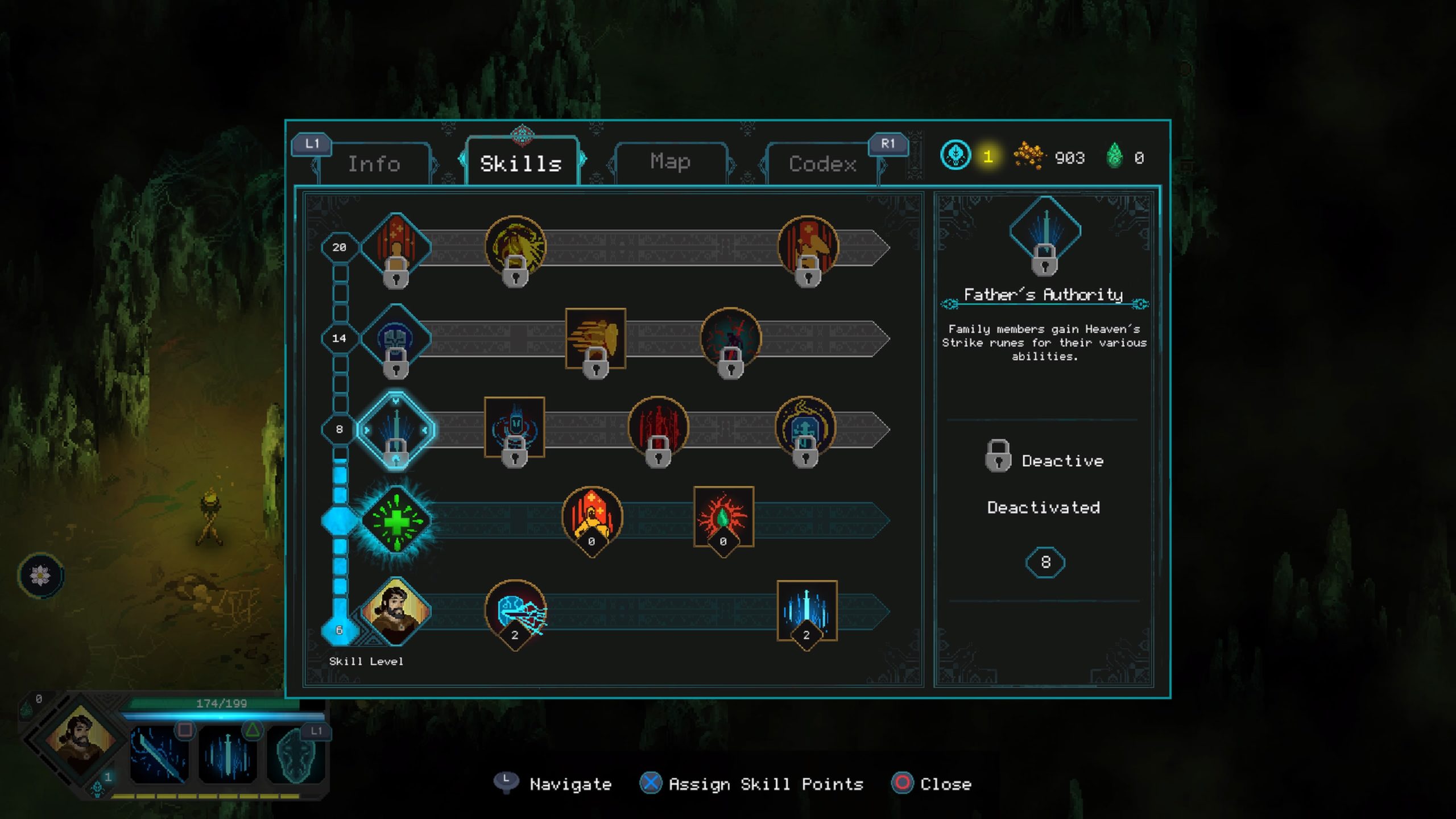Pick the locked gold-ringed blue armor skill
The width and height of the screenshot is (1456, 819).
[805, 428]
